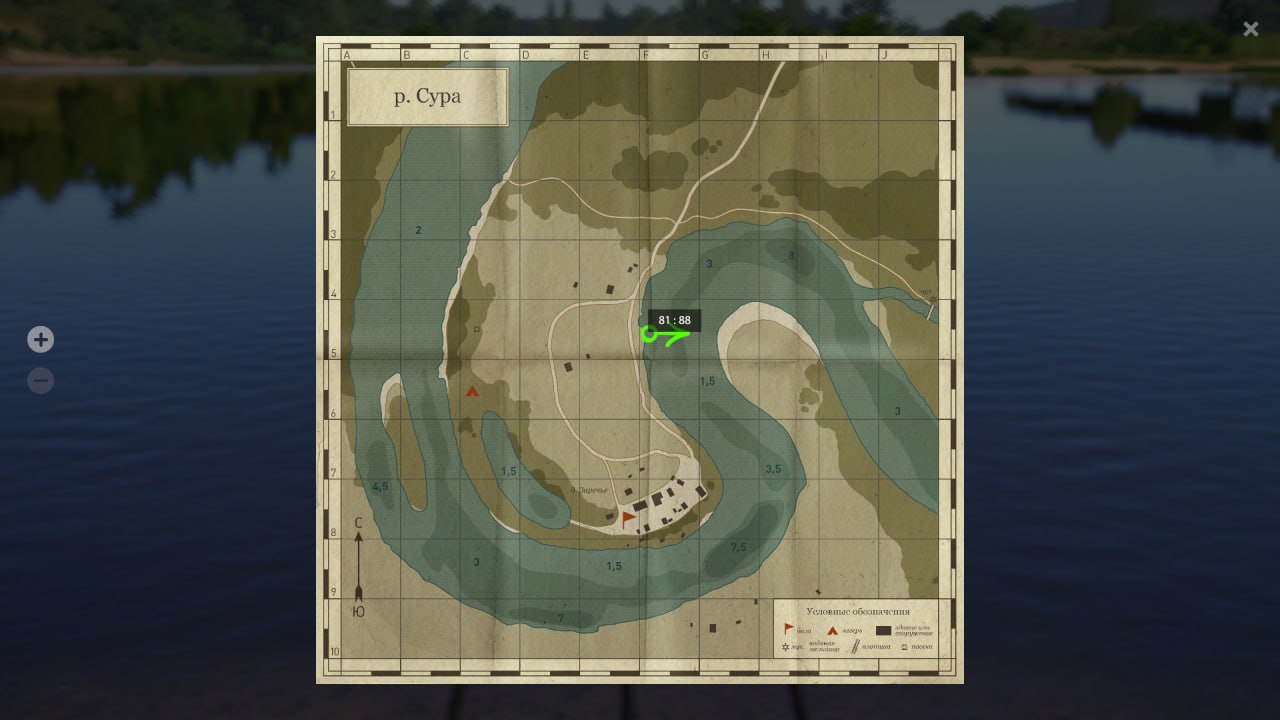Click the map title panel reading р. Сура
The width and height of the screenshot is (1280, 720).
427,97
